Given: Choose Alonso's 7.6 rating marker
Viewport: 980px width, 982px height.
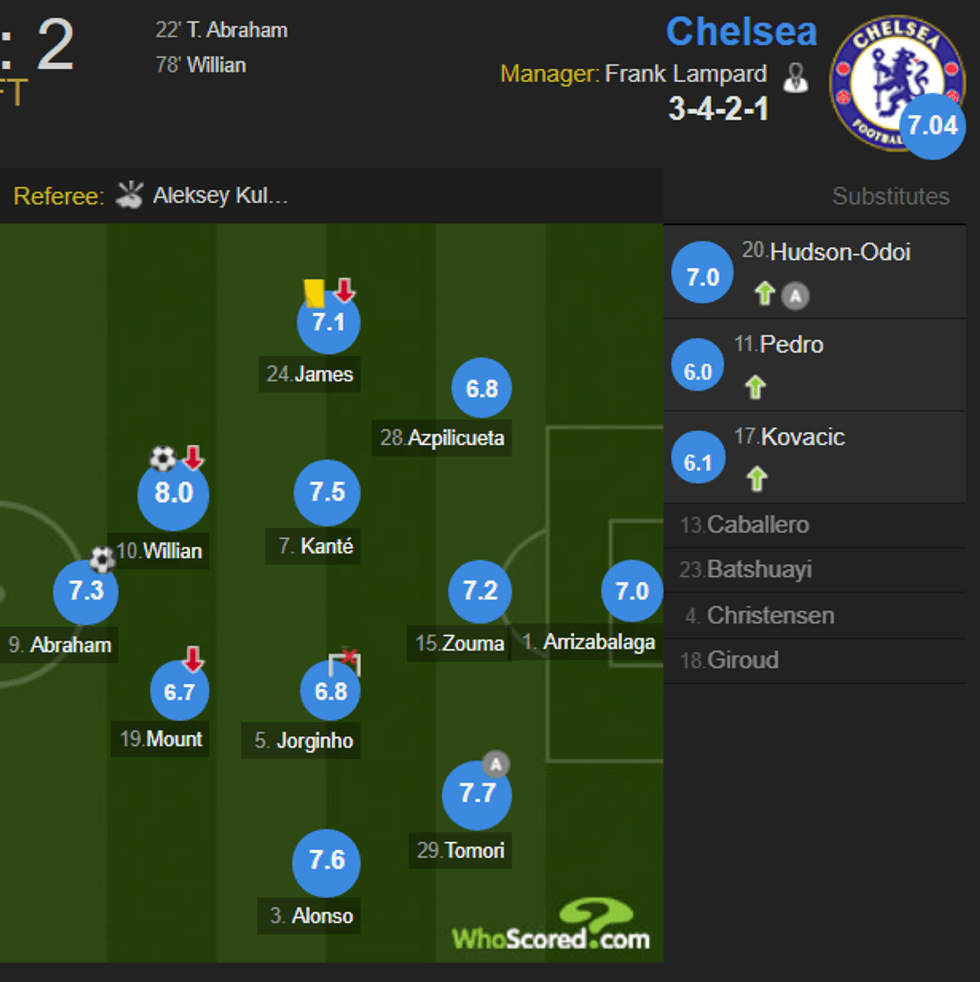Looking at the screenshot, I should pos(327,862).
